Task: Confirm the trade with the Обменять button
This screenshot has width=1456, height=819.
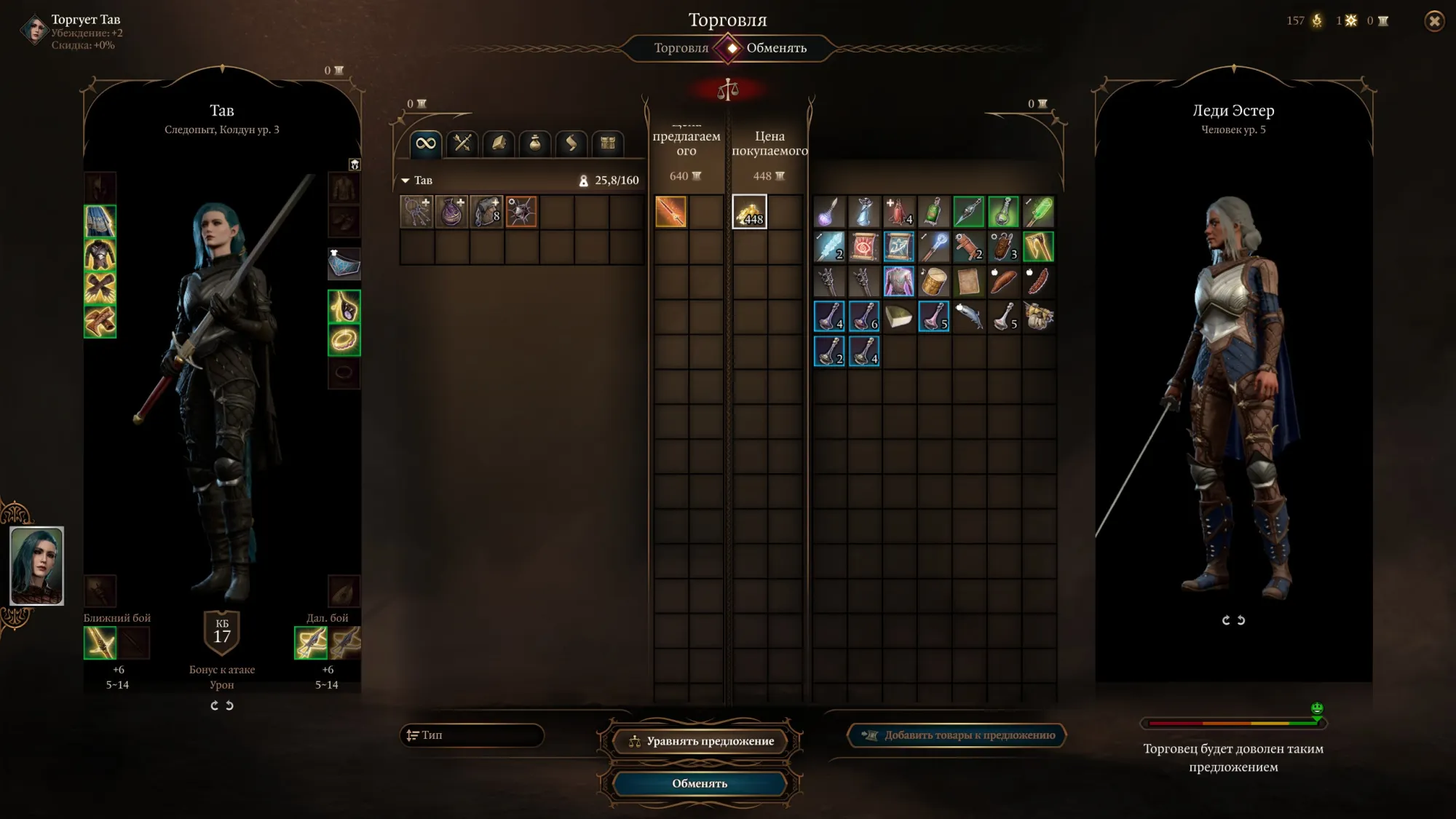Action: [x=699, y=783]
